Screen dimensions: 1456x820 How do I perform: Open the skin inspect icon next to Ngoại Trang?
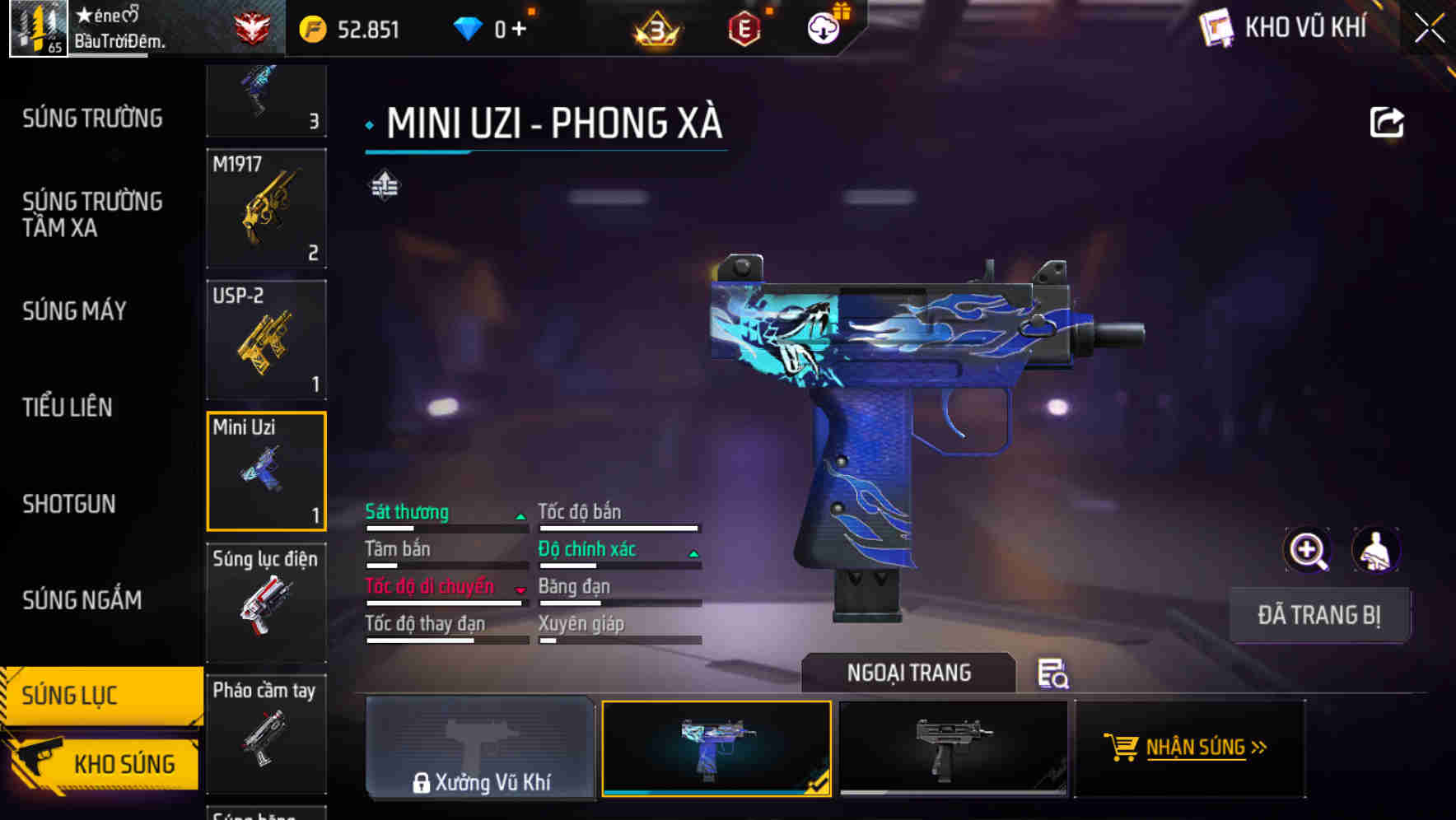click(x=1052, y=674)
